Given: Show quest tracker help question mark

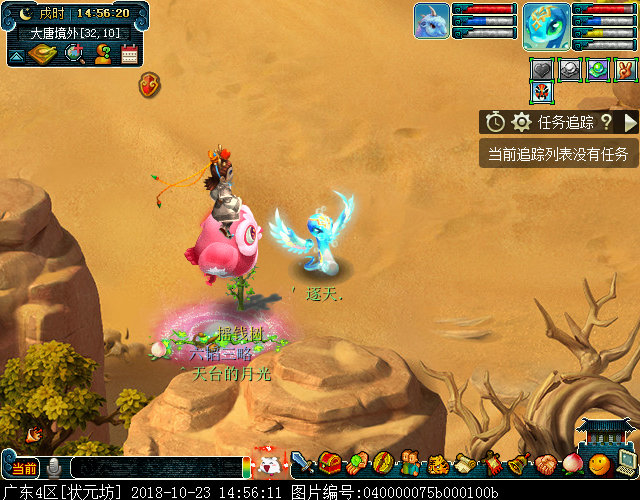Looking at the screenshot, I should pos(605,122).
